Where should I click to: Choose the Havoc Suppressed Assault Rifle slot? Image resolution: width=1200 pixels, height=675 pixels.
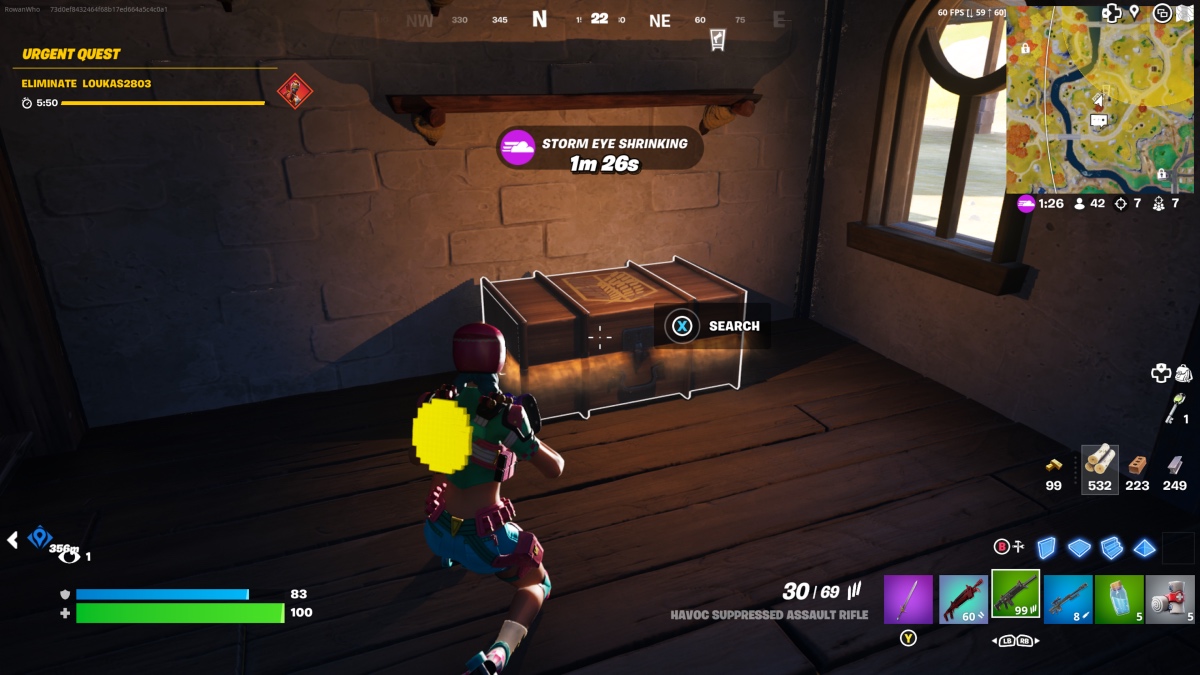pyautogui.click(x=1015, y=597)
